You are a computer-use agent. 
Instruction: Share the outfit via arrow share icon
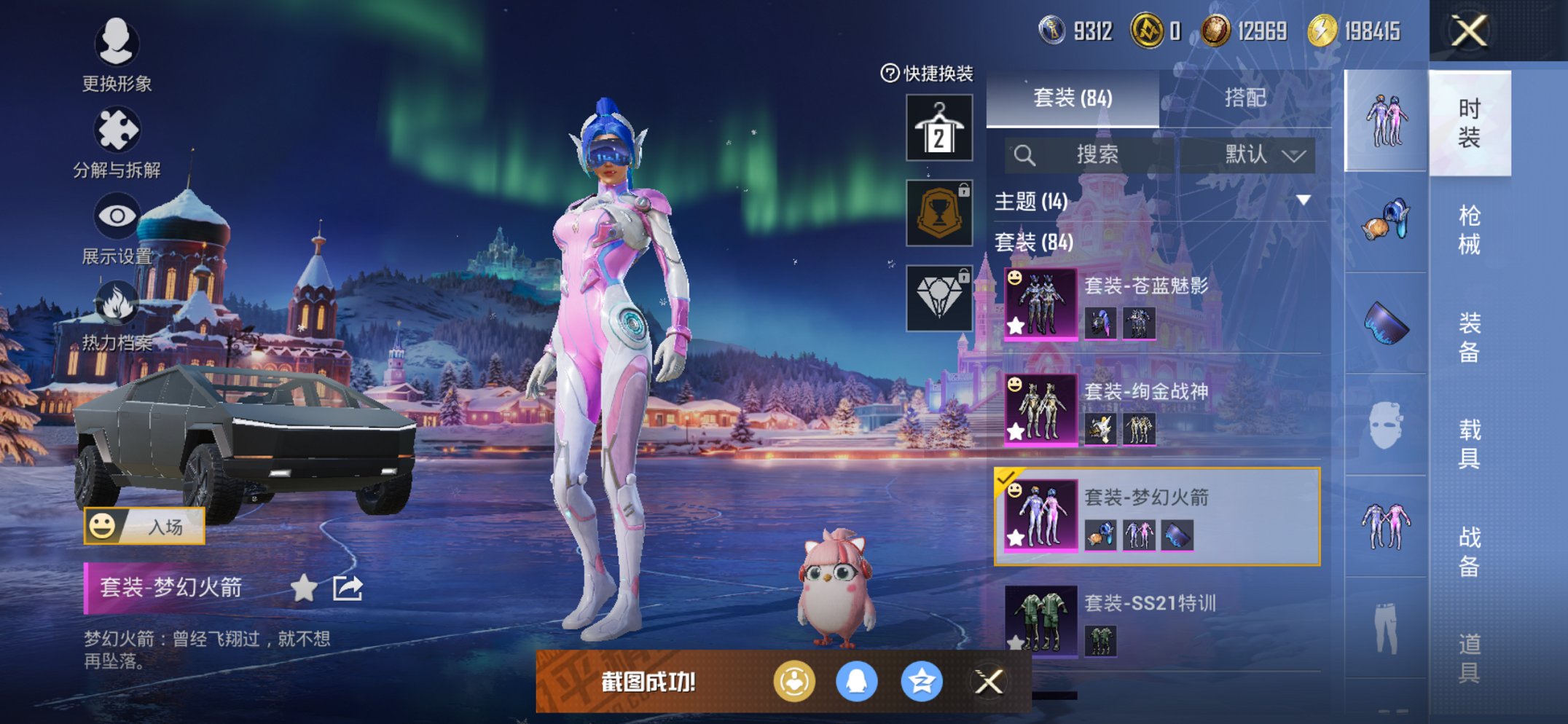click(x=348, y=588)
